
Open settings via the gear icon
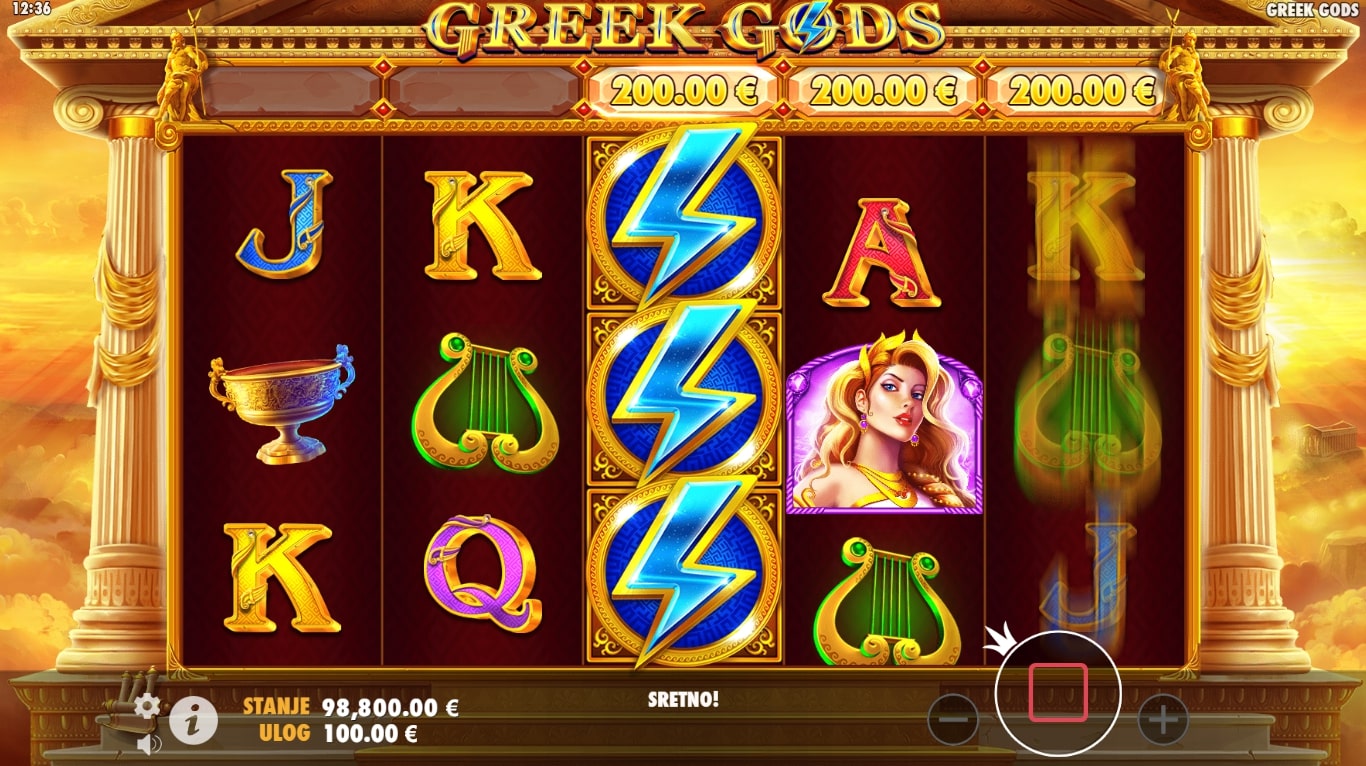(x=147, y=707)
